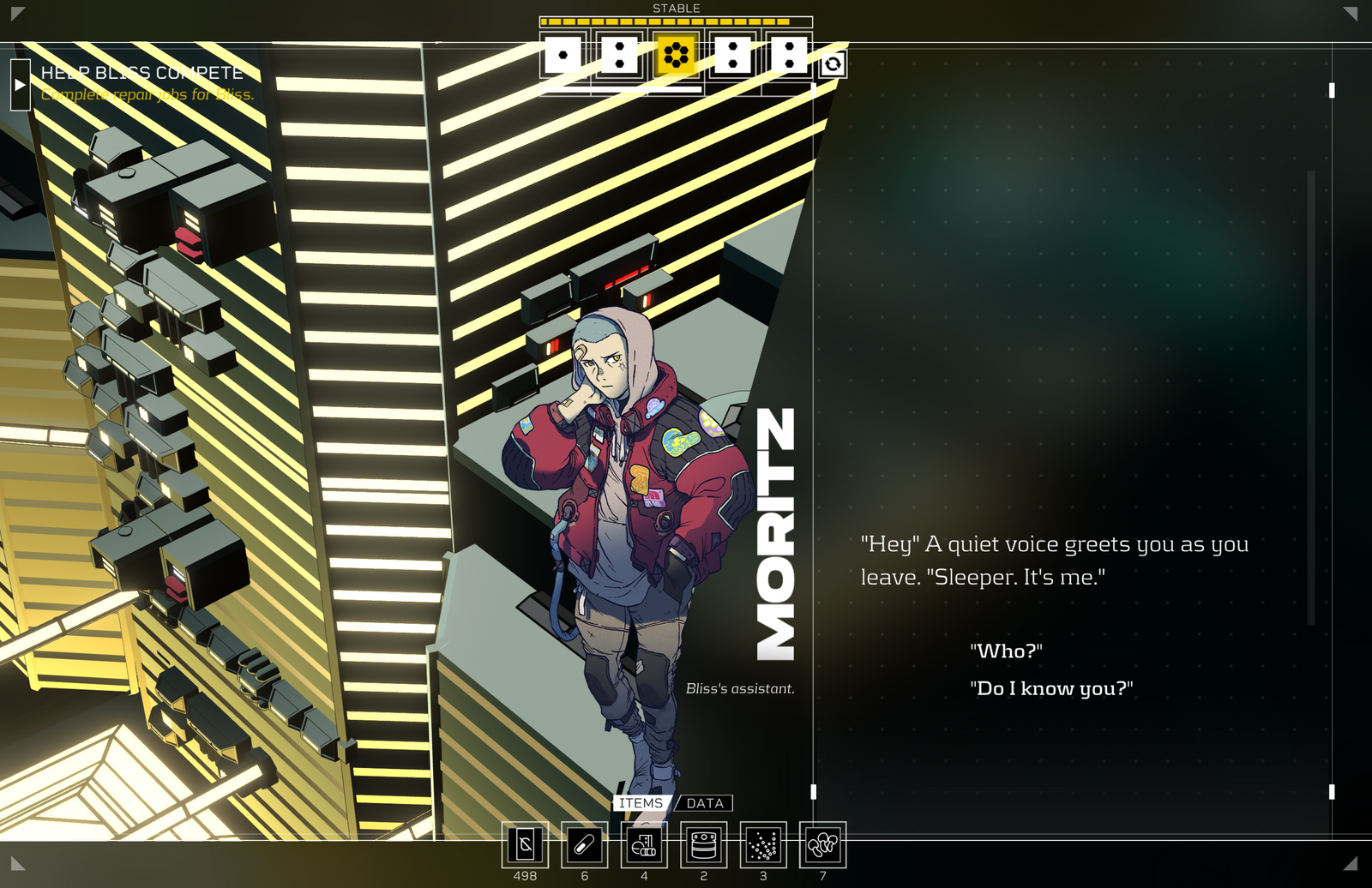Screen dimensions: 1372x888
Task: Reply "Who?" to Moritz
Action: pos(1006,651)
